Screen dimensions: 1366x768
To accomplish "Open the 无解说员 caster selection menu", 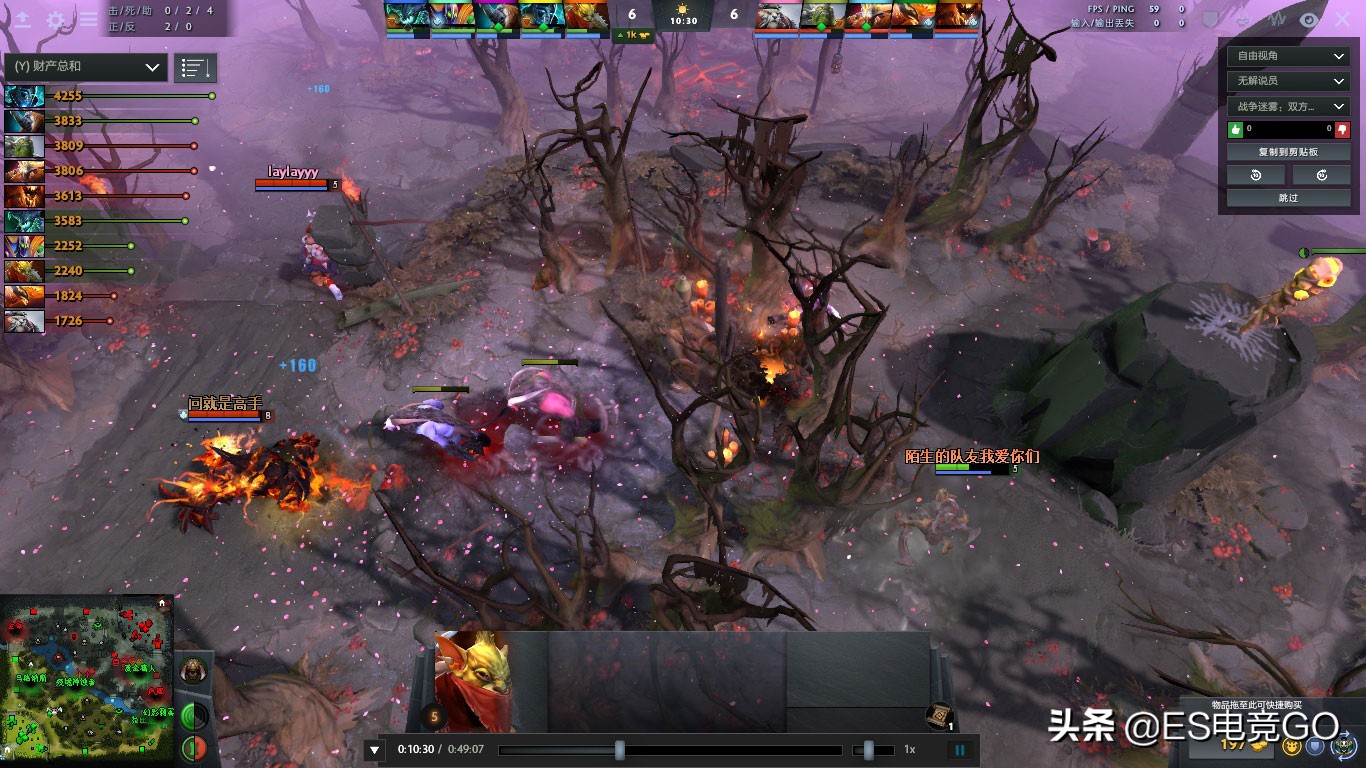I will pyautogui.click(x=1288, y=81).
